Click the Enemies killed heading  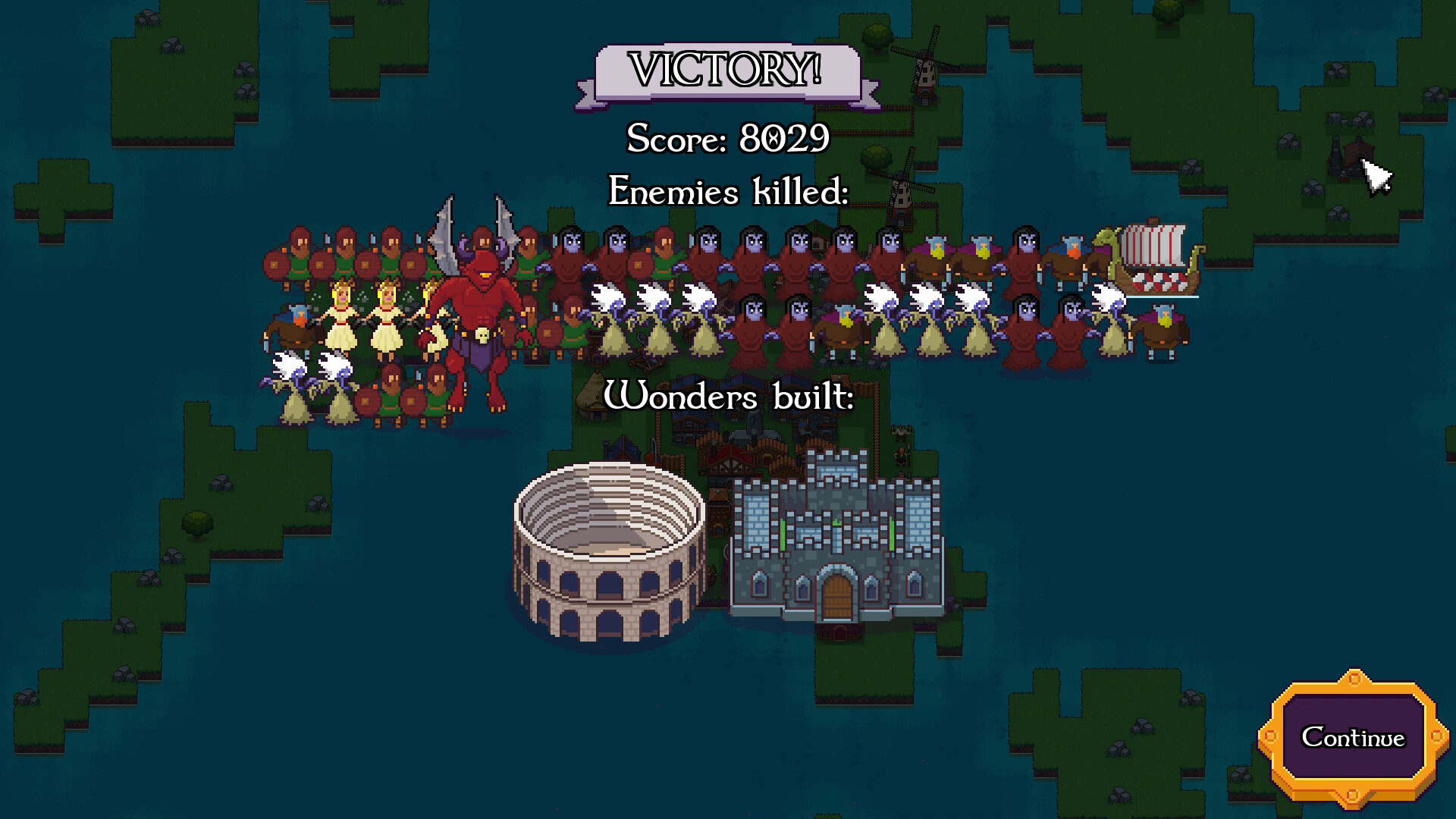click(x=726, y=192)
